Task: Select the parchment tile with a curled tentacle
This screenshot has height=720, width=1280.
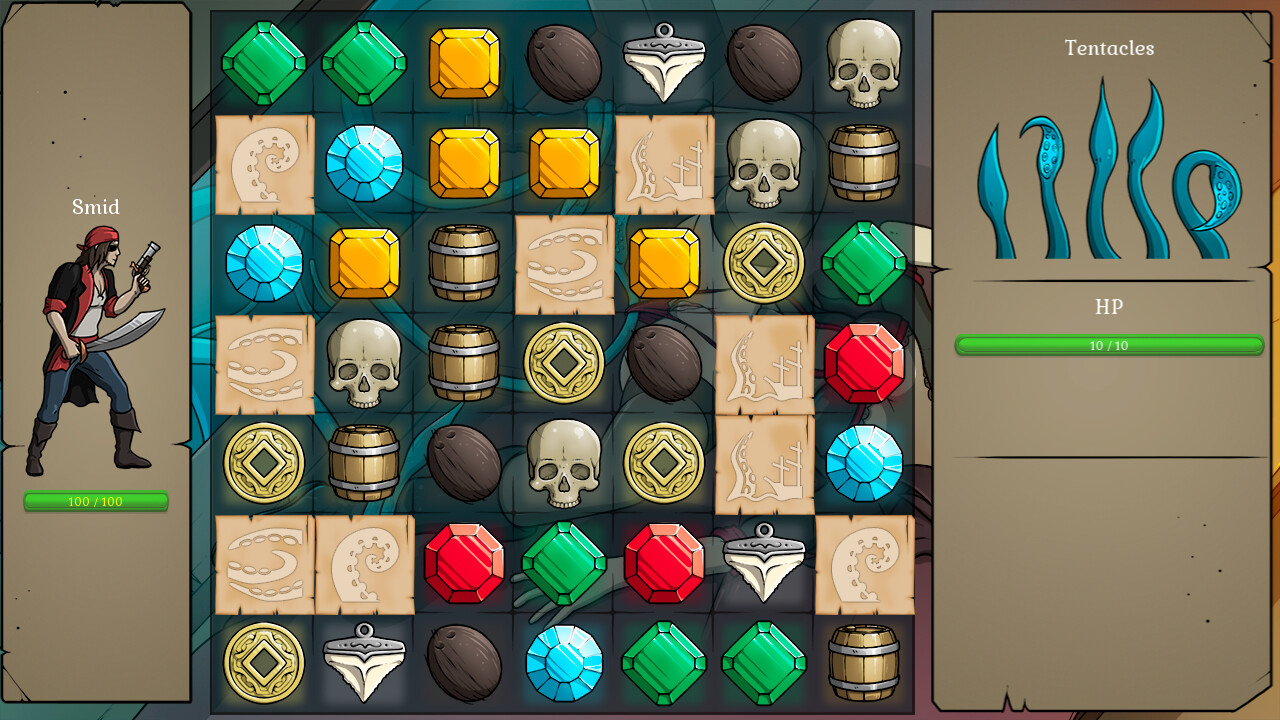Action: 264,163
